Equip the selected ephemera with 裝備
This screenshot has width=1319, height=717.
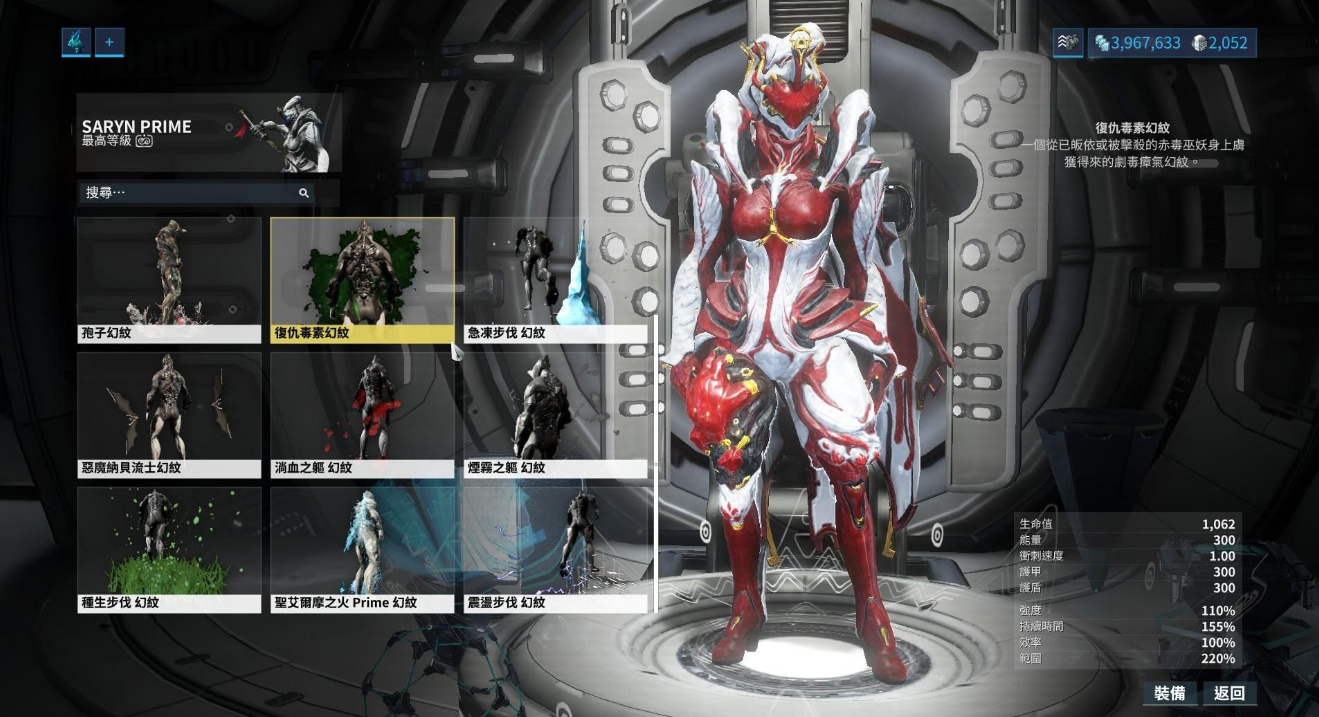(x=1170, y=693)
